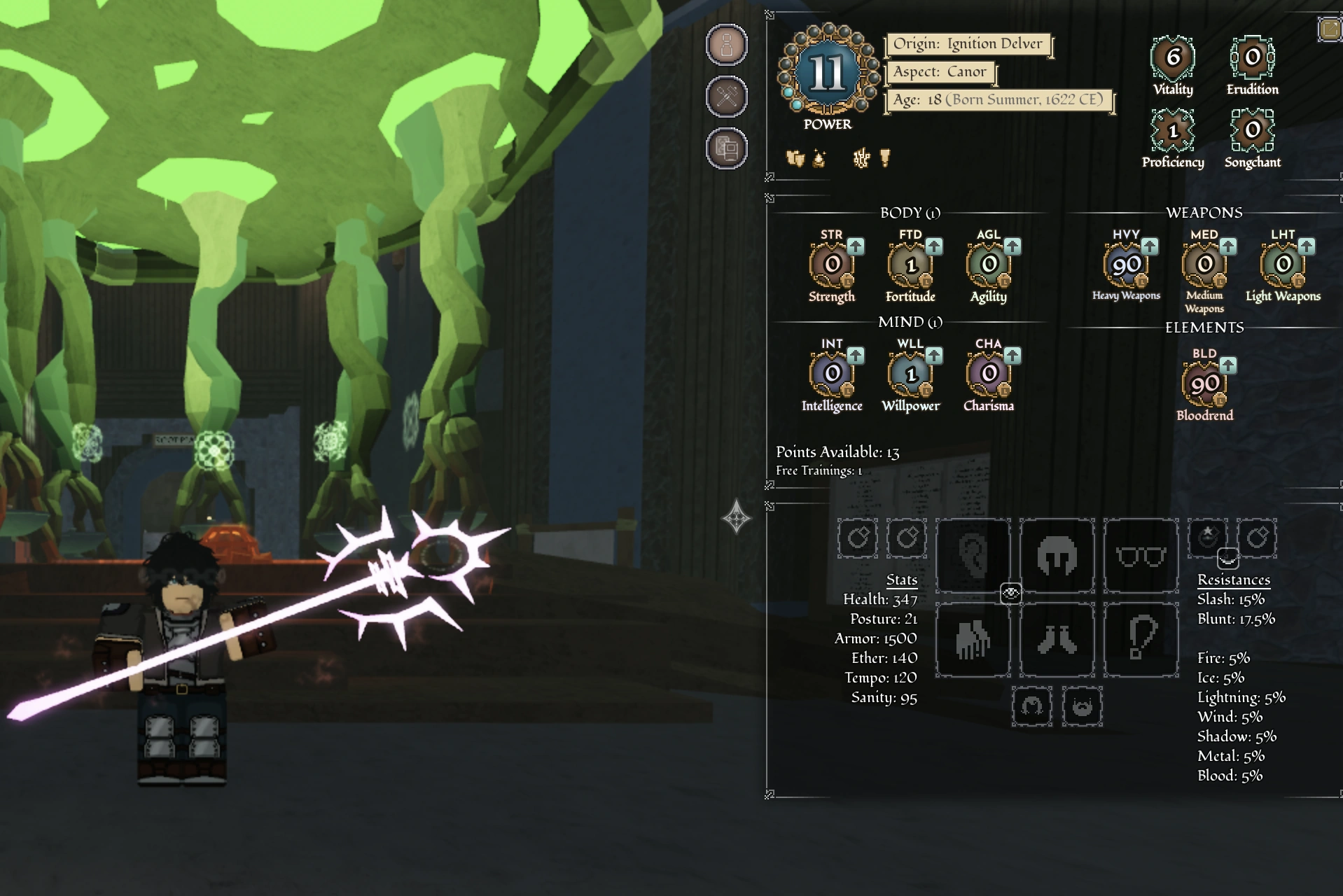Open the character profile sidebar icon
The width and height of the screenshot is (1343, 896).
click(x=727, y=43)
